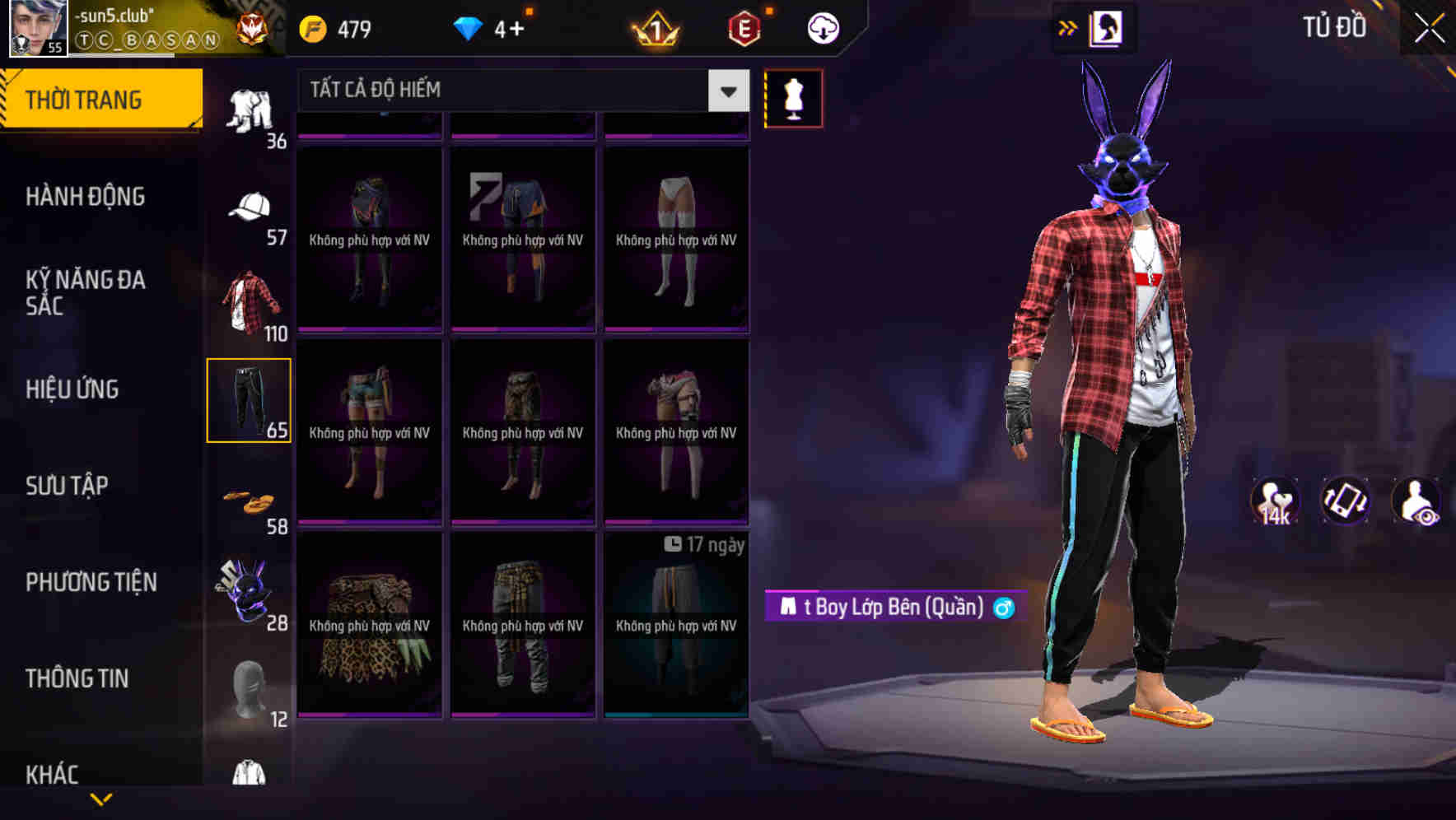Toggle the mannequin display option
Screen dimensions: 1456x820
point(794,97)
